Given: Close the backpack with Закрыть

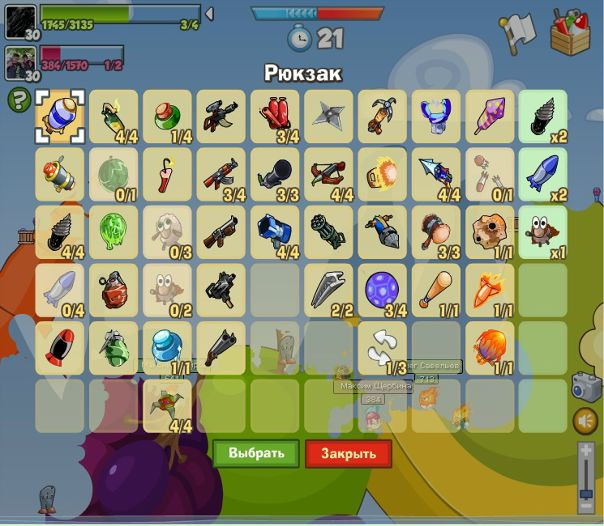Looking at the screenshot, I should 348,453.
